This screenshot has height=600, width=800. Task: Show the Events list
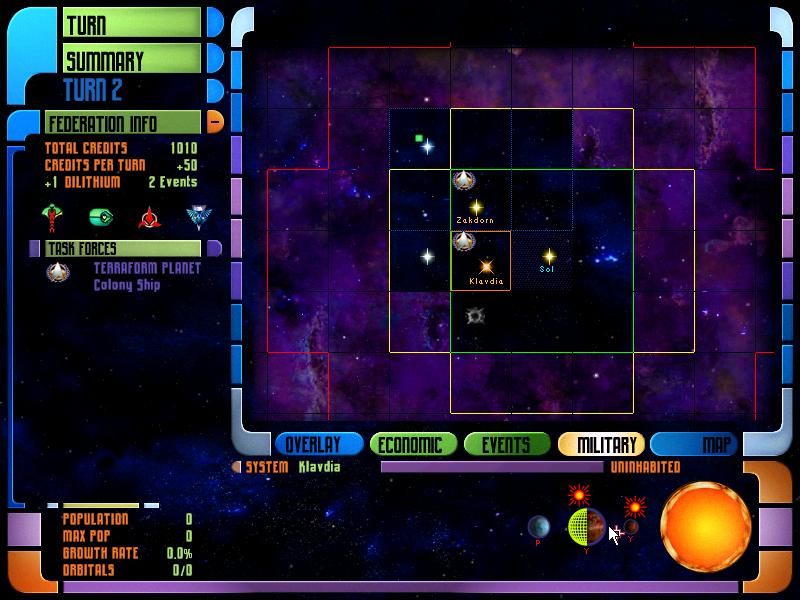click(506, 445)
